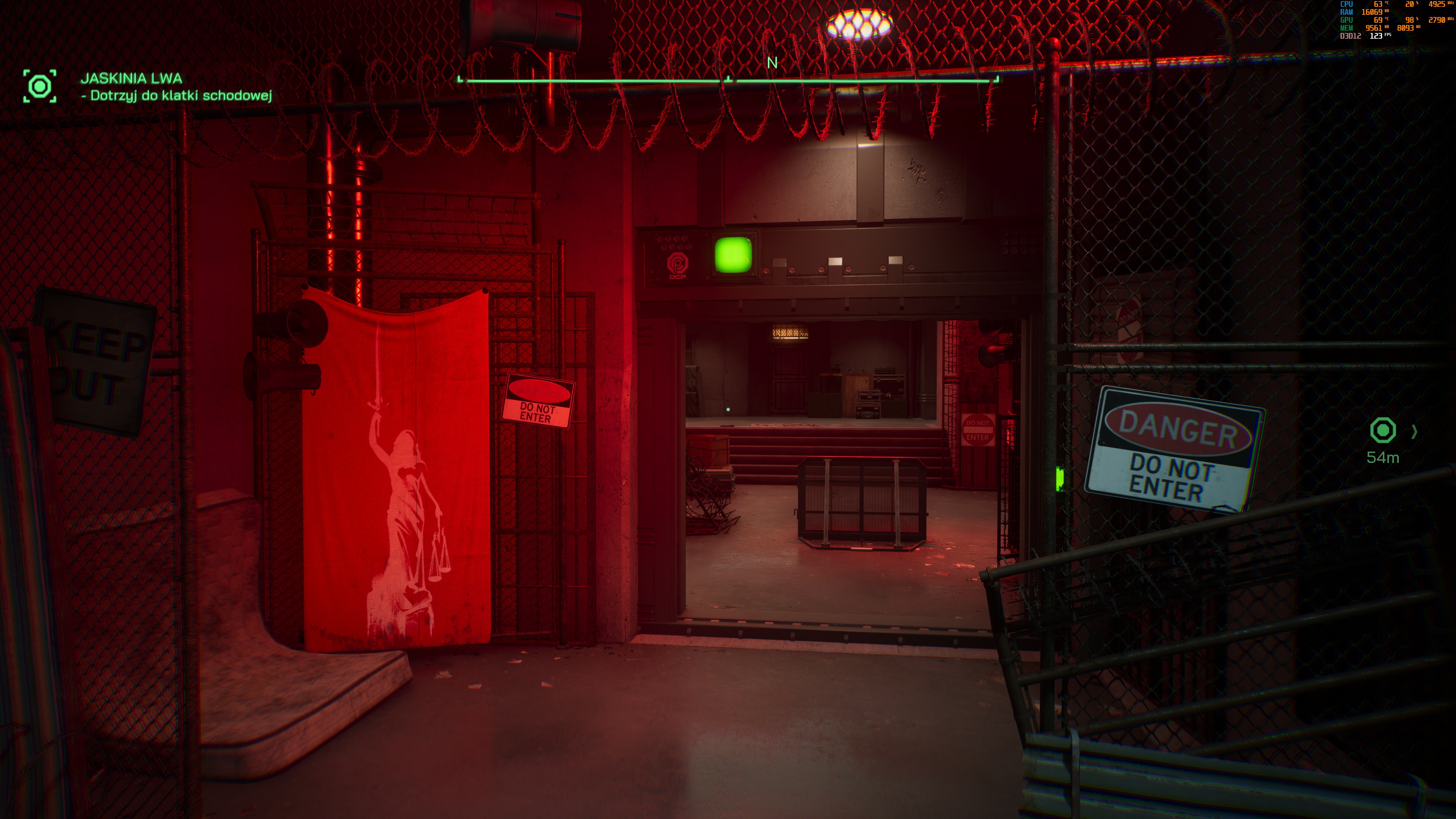Click the compass bar heading strip

[x=728, y=81]
